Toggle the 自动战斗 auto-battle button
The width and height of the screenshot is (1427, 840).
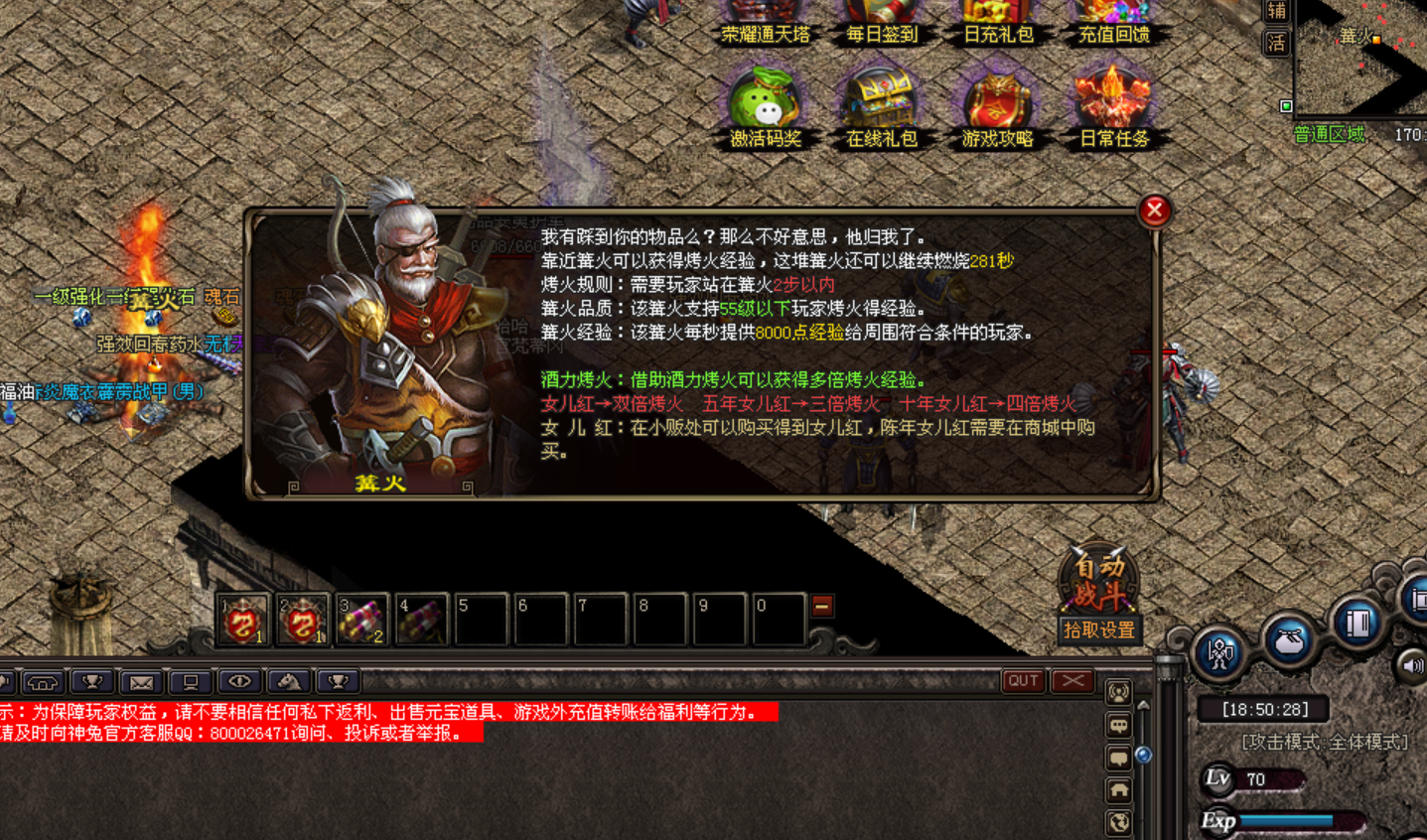(1097, 580)
